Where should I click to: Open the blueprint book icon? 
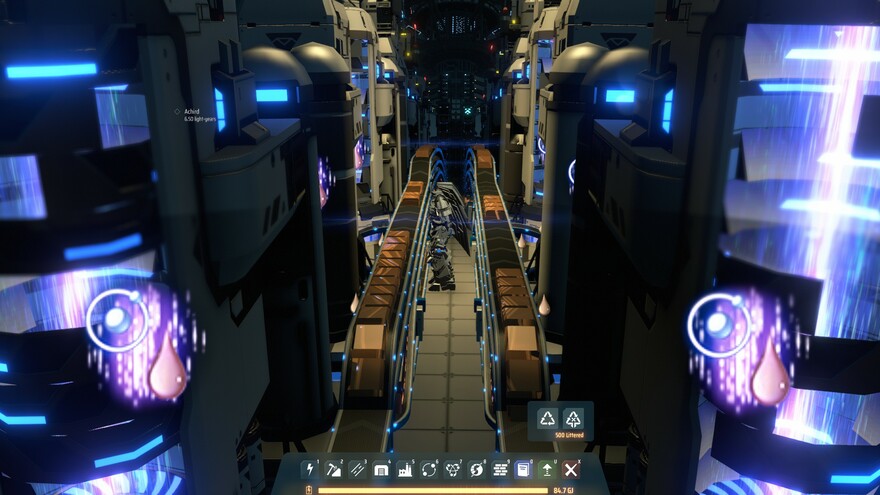[524, 469]
